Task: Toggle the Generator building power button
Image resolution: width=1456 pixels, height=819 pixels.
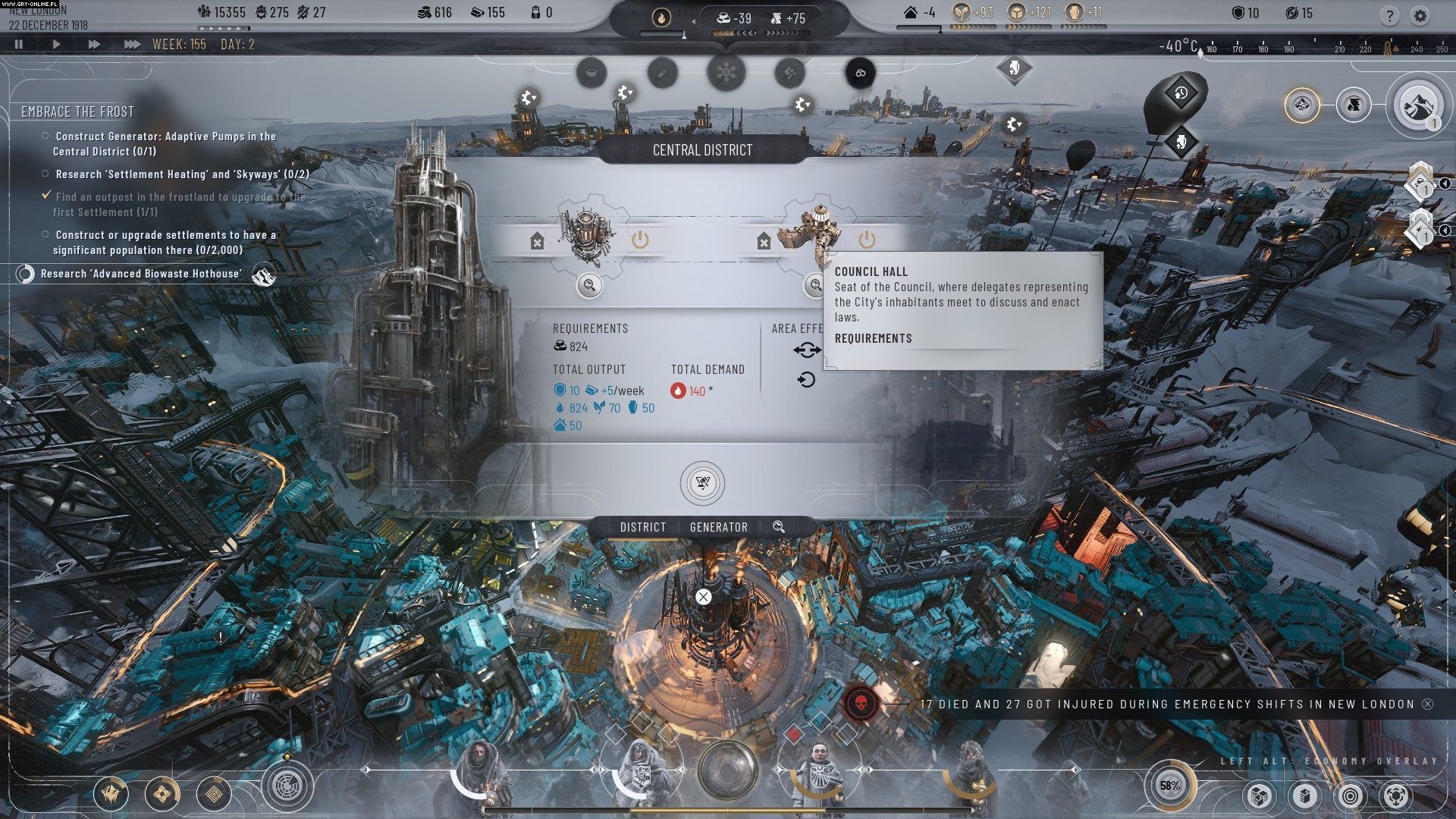Action: pos(640,240)
